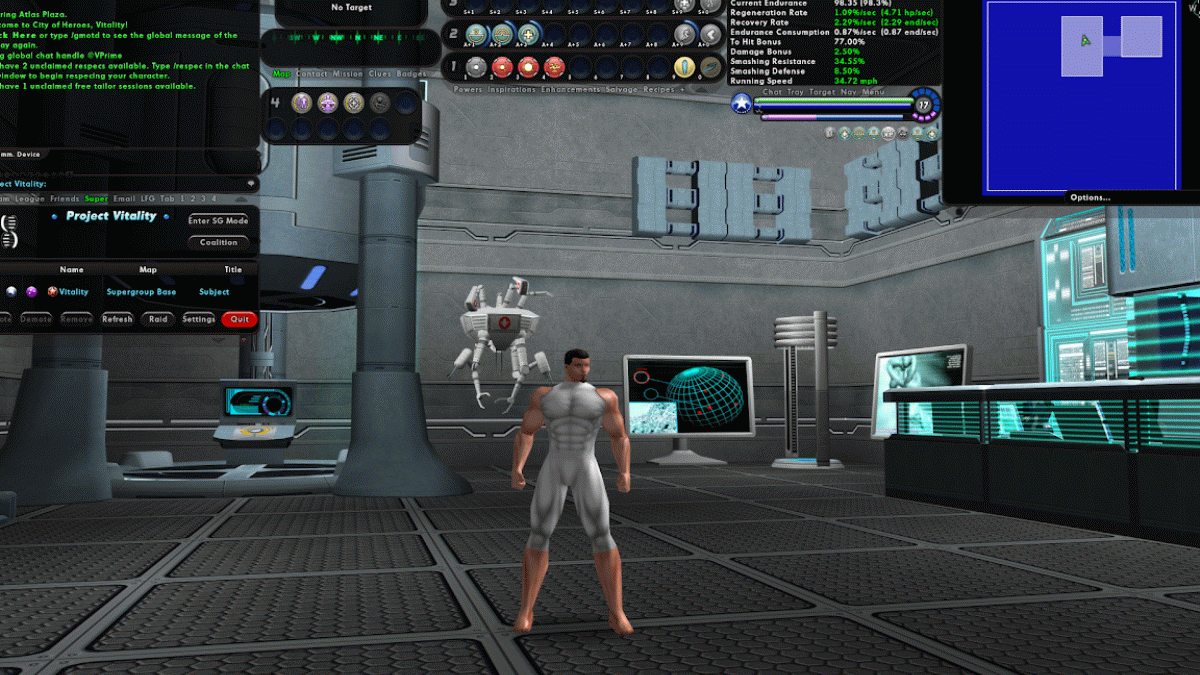Open the Menu from the status bar

[873, 92]
